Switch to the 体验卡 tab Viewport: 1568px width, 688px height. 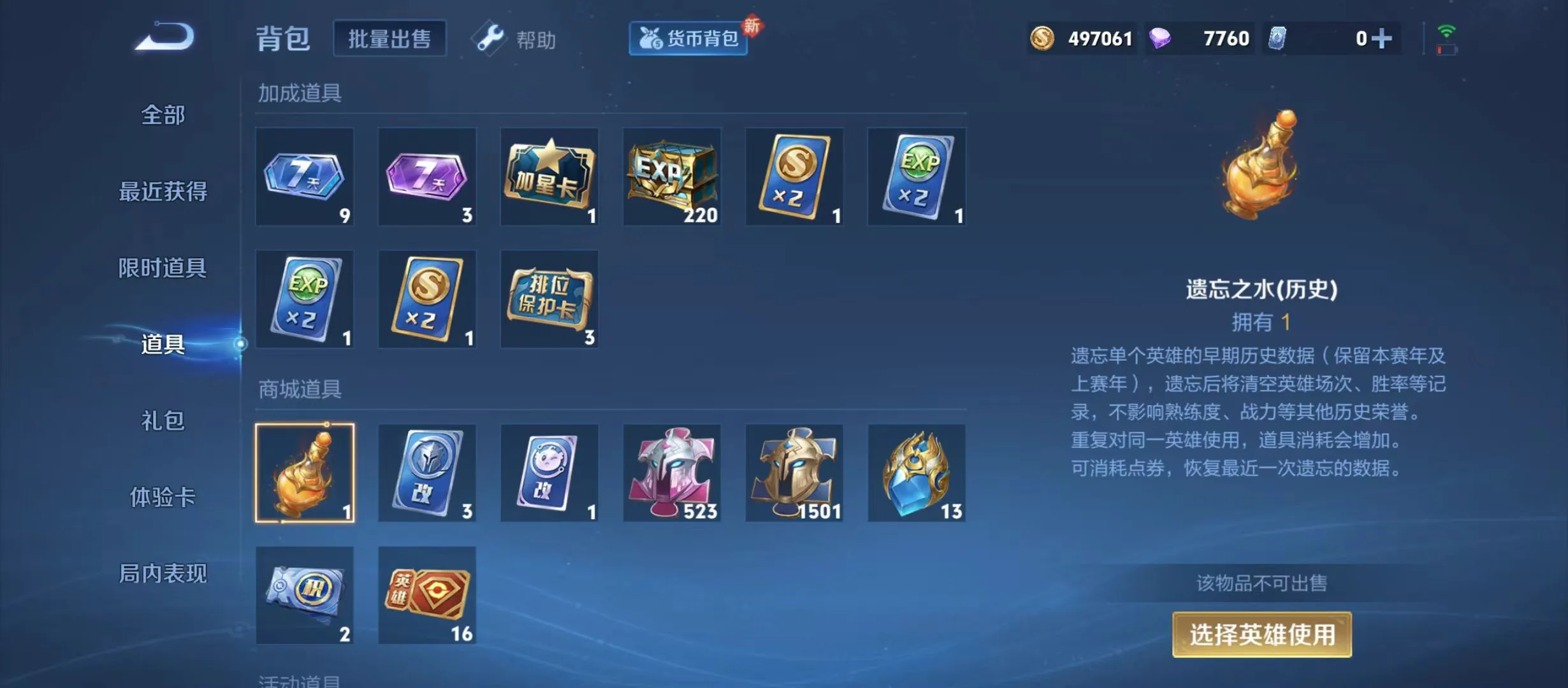[x=162, y=499]
